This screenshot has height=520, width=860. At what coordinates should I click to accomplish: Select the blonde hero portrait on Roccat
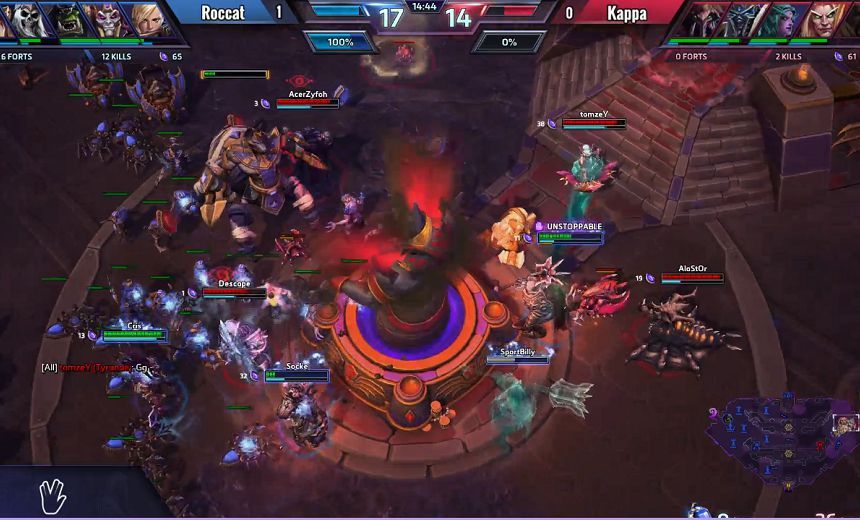click(x=146, y=20)
